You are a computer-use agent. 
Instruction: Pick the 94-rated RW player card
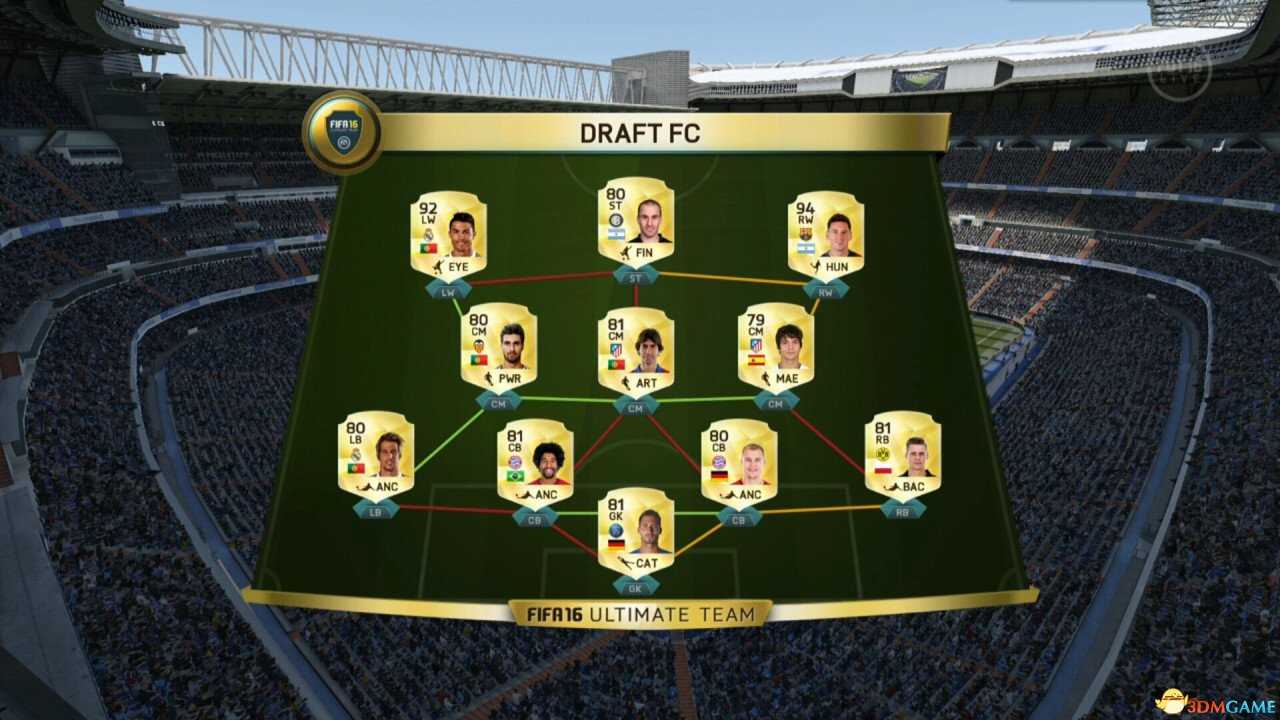(x=825, y=234)
